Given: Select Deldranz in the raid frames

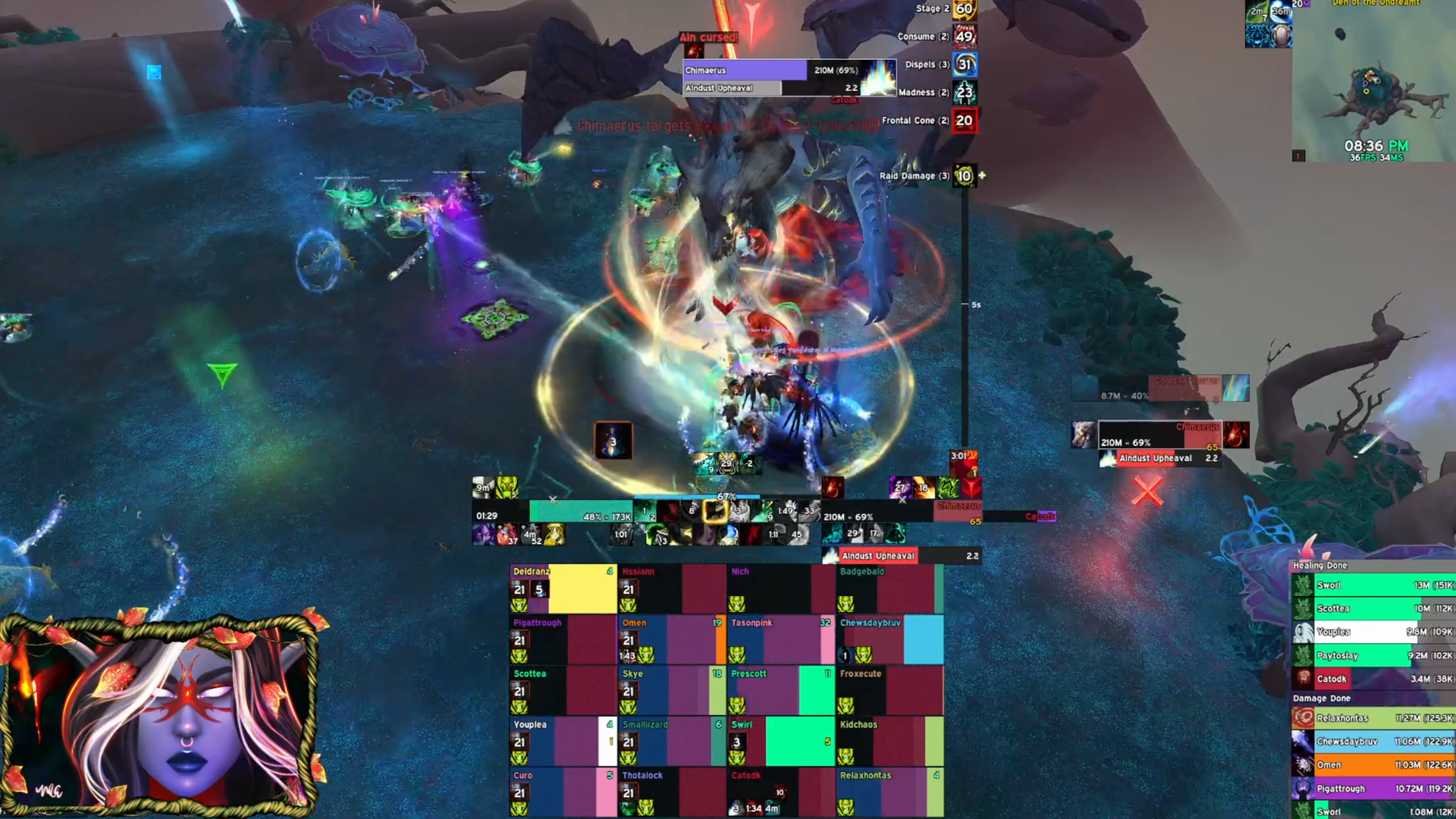Looking at the screenshot, I should coord(563,588).
